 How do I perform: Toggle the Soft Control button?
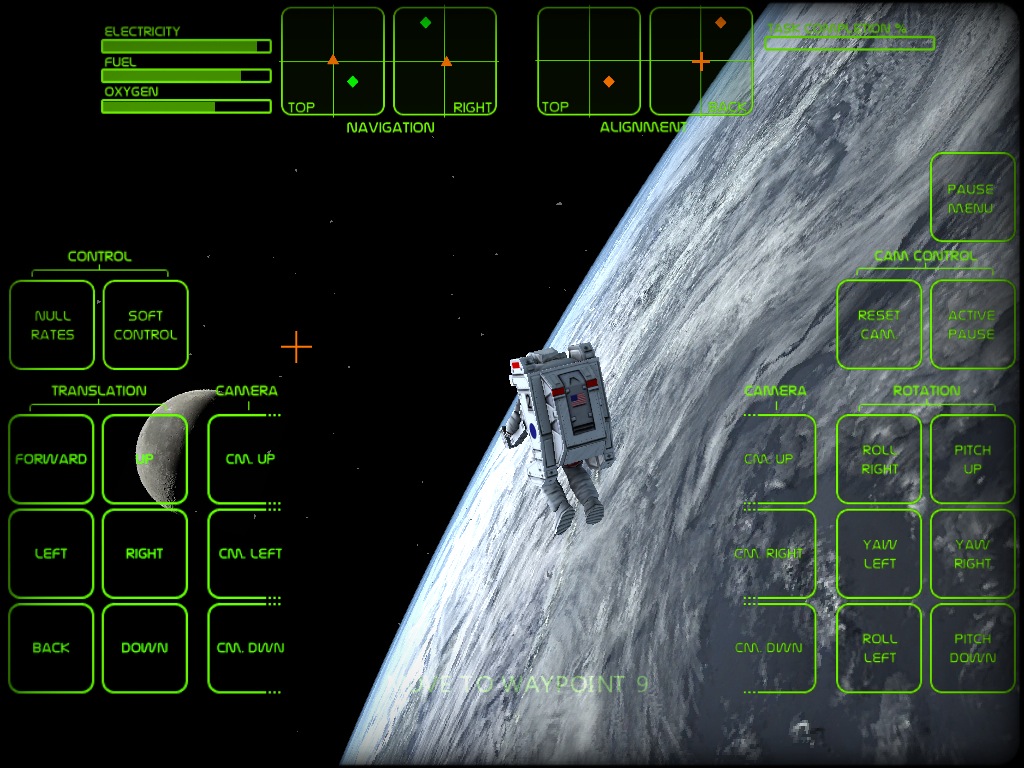(145, 325)
